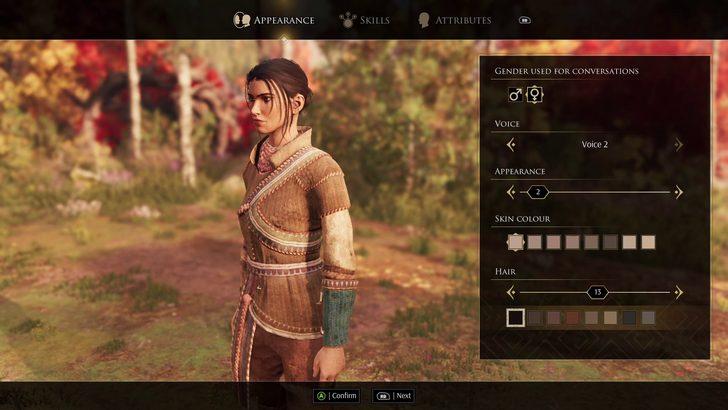
Task: Select the lightest highlighted skin colour swatch
Action: click(x=515, y=242)
